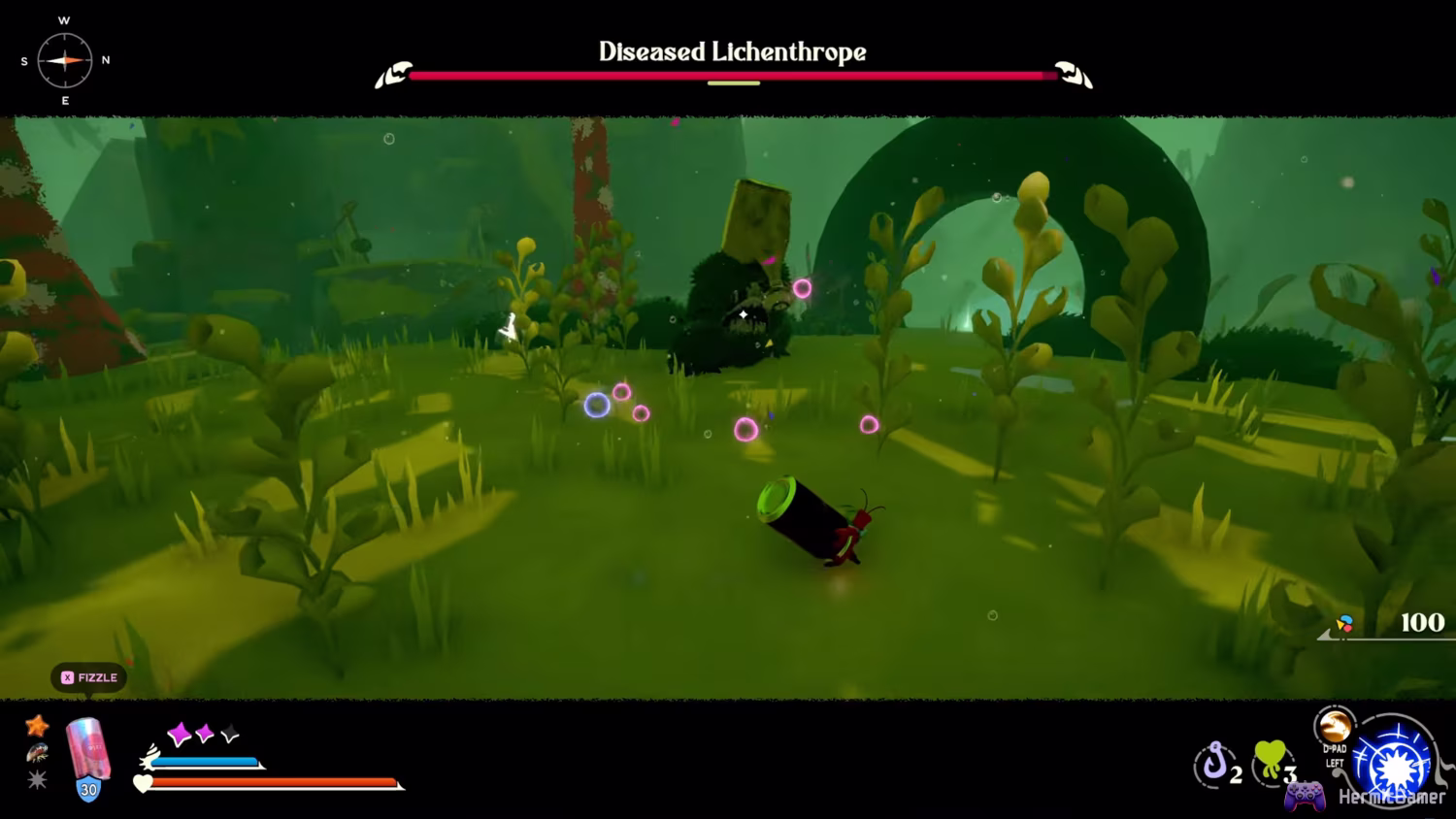Click the gray sparkle status icon
The height and width of the screenshot is (819, 1456).
[x=37, y=778]
